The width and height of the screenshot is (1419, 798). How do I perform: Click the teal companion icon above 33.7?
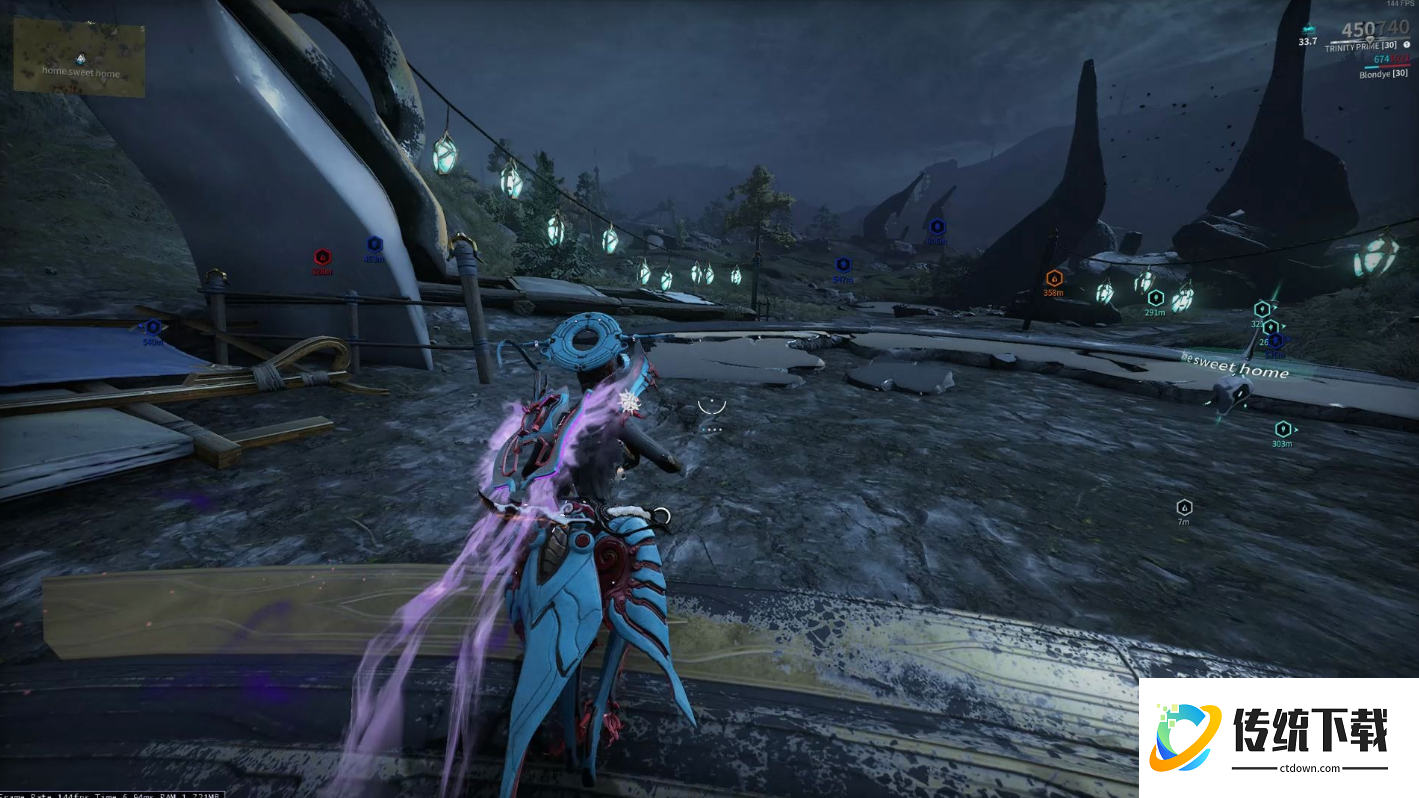[1308, 29]
